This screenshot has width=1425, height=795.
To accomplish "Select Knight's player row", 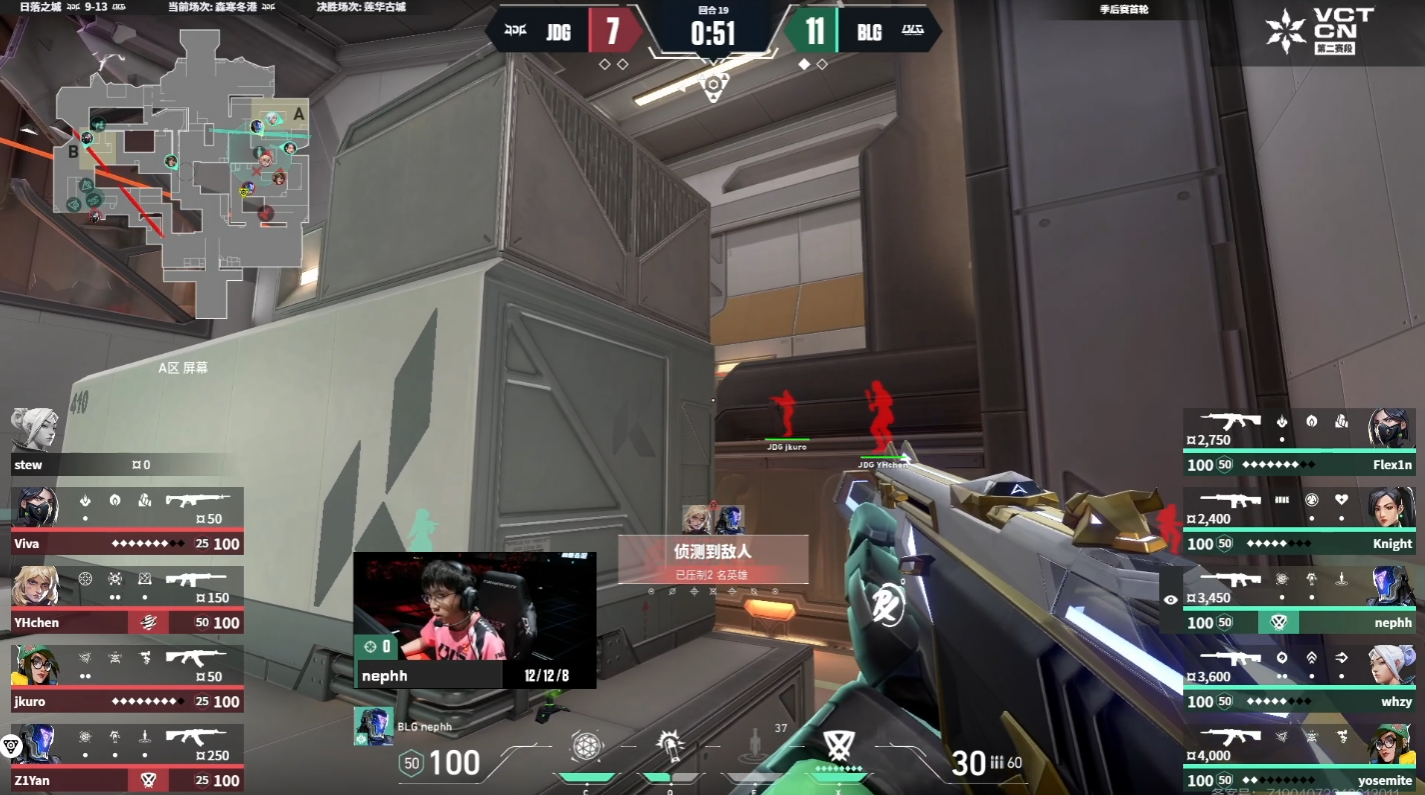I will tap(1298, 521).
